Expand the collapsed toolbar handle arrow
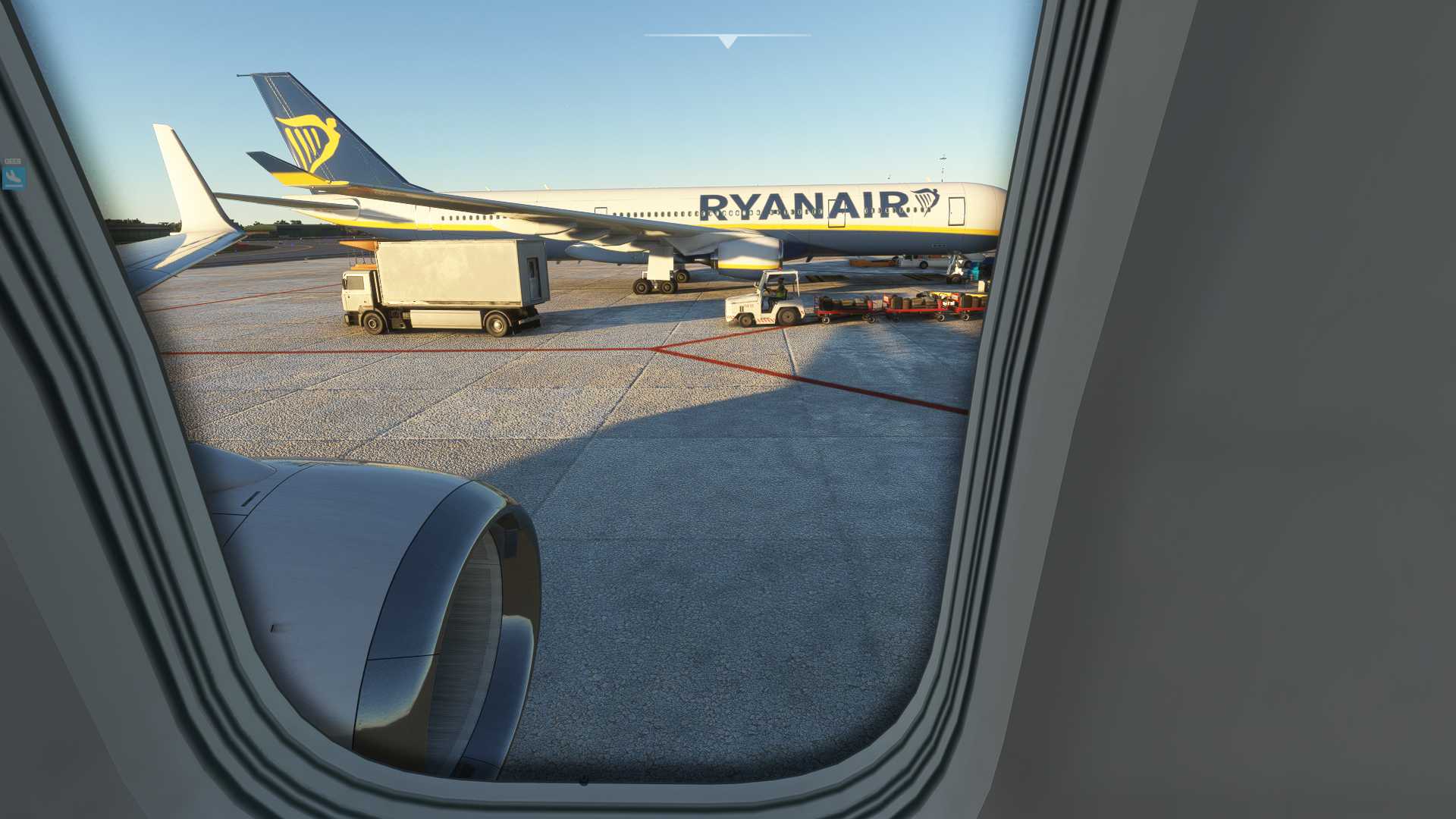Screen dimensions: 1456x819 click(x=727, y=41)
